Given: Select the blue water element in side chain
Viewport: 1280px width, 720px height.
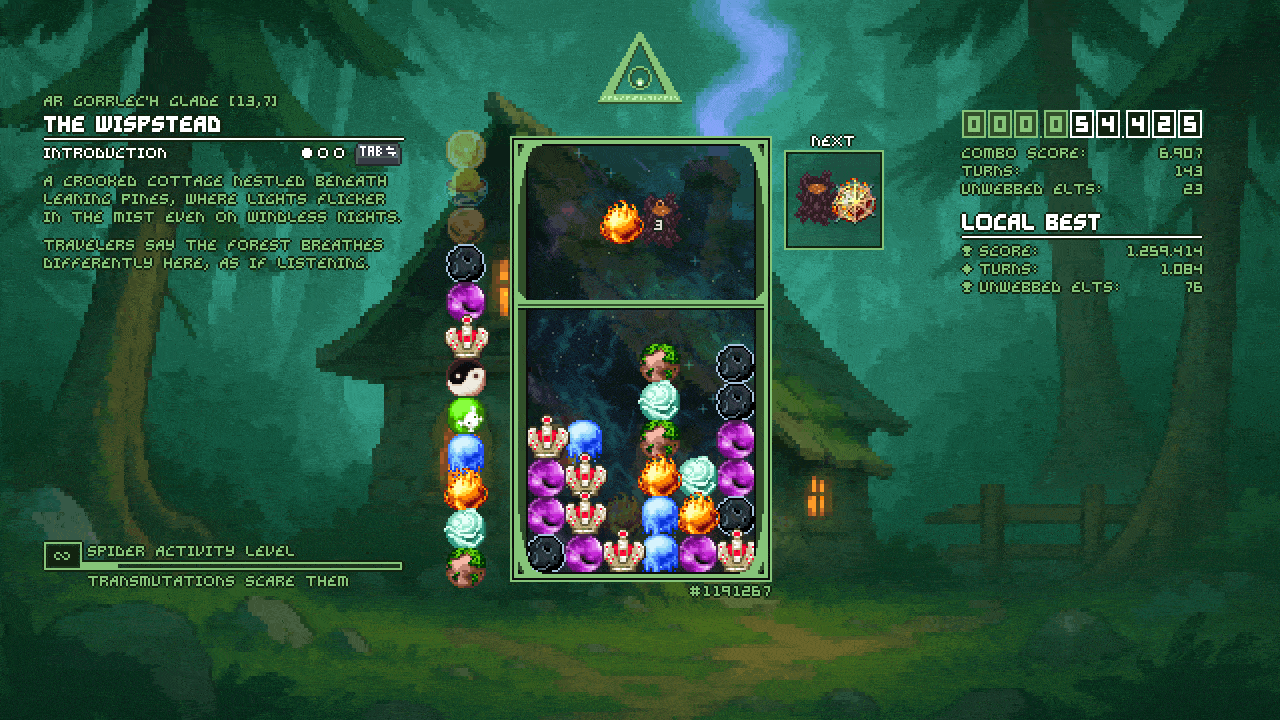Looking at the screenshot, I should point(465,453).
